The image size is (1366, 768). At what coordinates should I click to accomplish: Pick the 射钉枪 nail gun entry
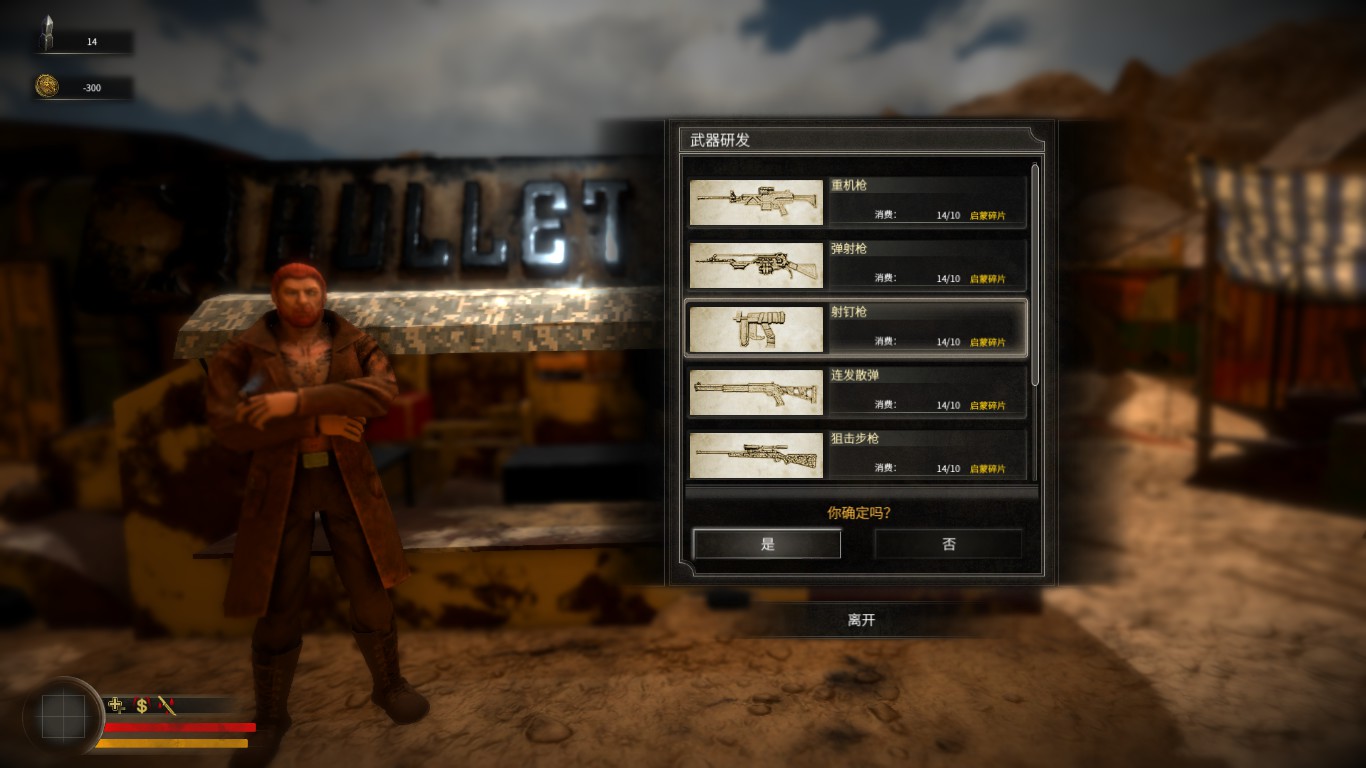coord(857,328)
